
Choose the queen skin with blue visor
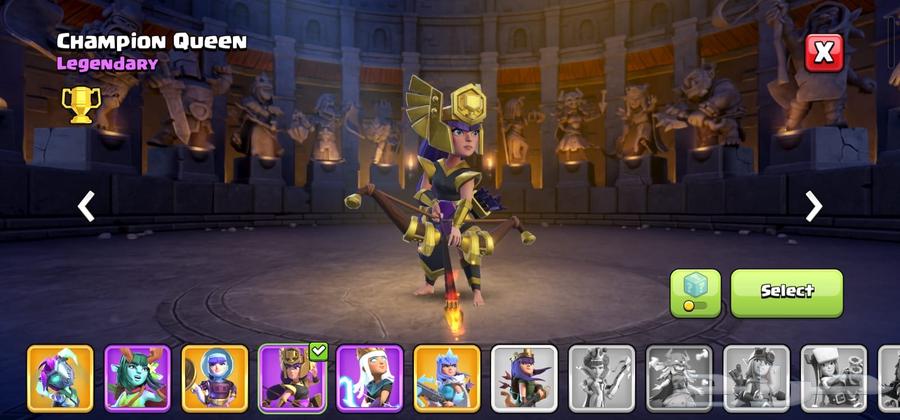[215, 378]
